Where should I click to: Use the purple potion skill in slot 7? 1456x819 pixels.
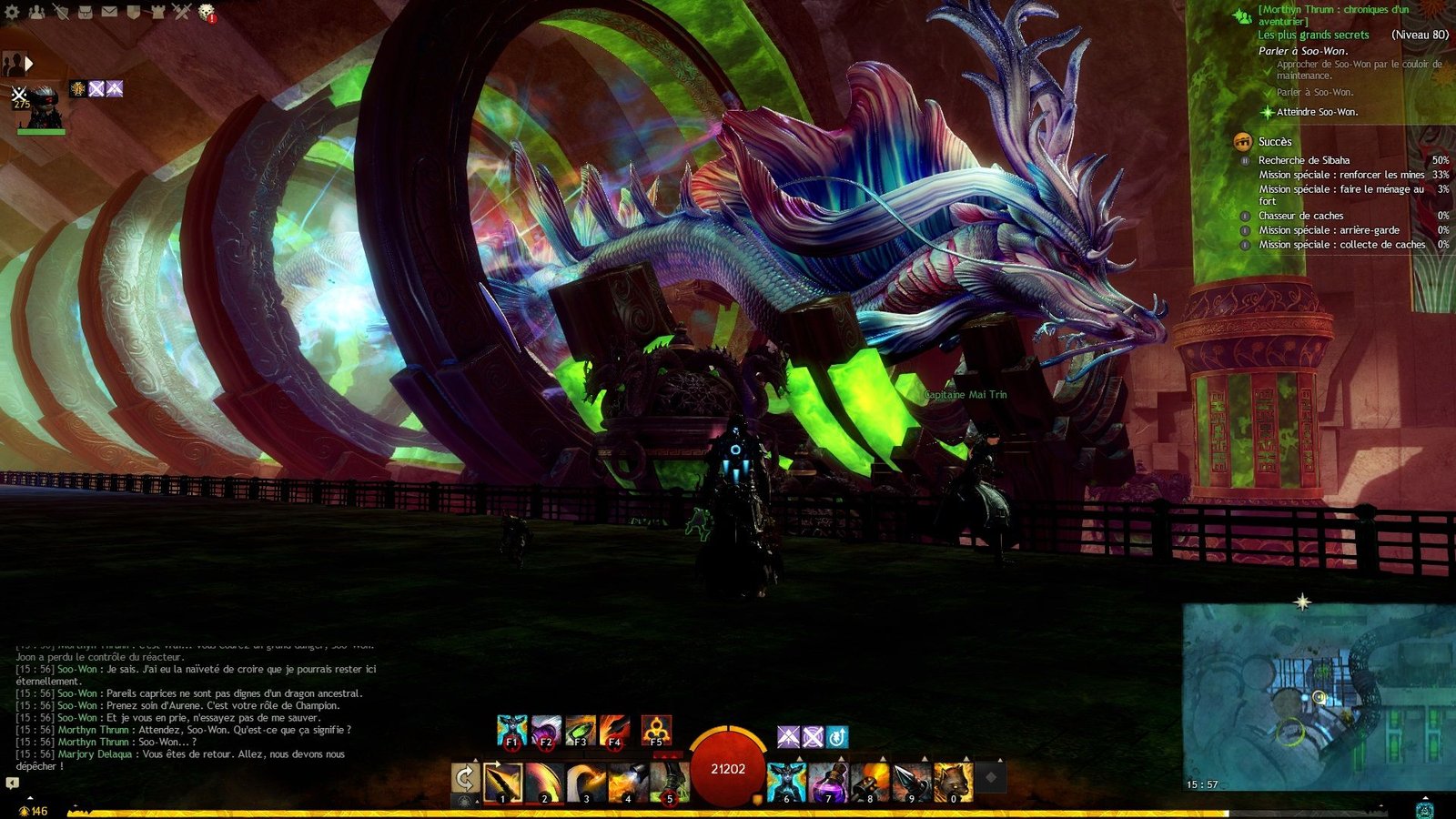[827, 782]
